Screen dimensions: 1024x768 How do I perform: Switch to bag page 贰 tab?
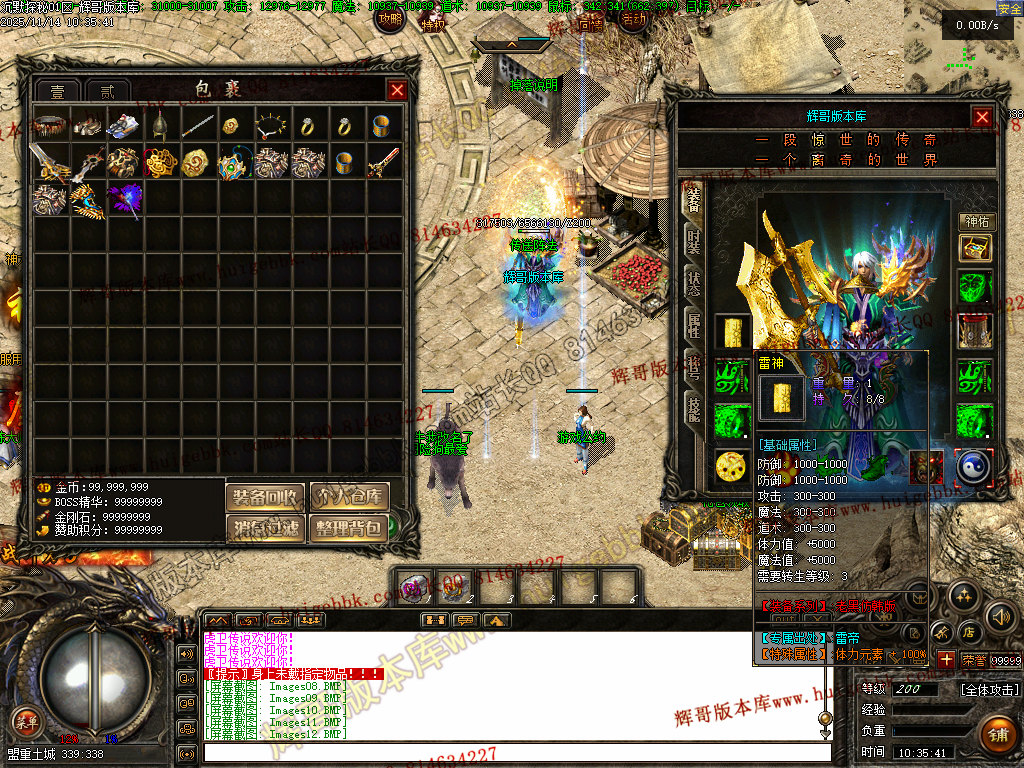coord(107,91)
